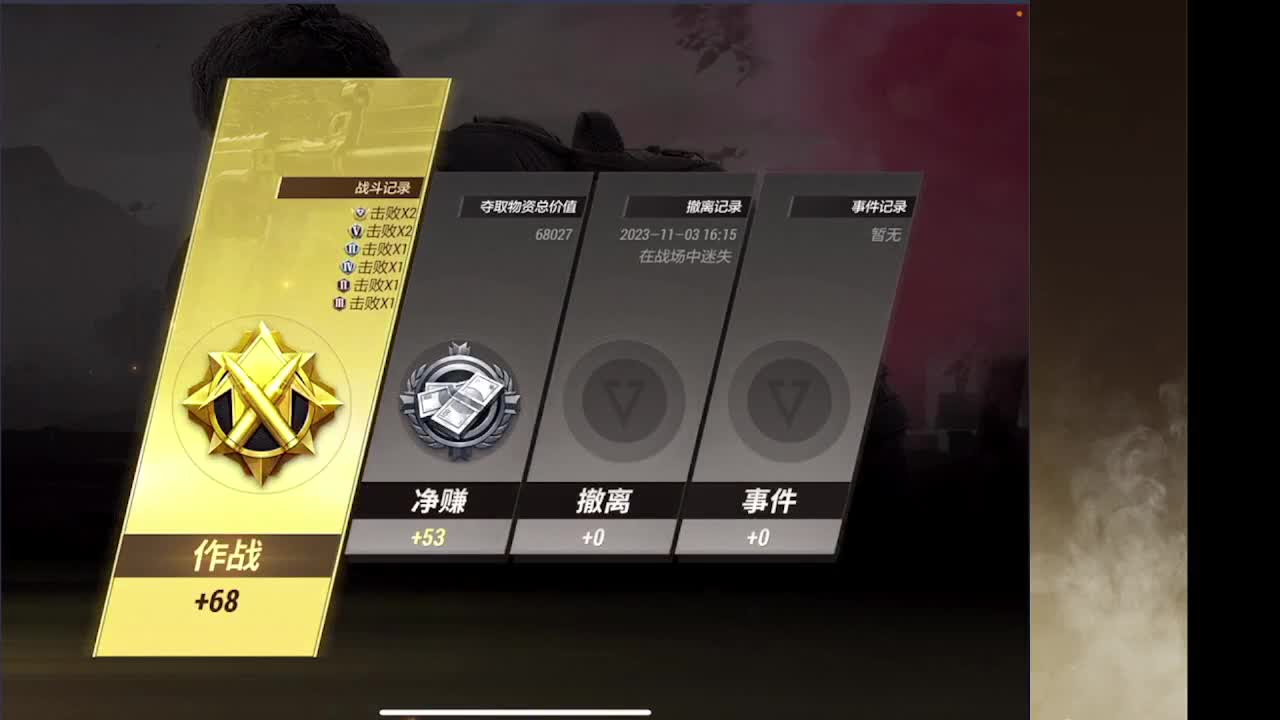Click the purple tier II badge in combat log
The width and height of the screenshot is (1280, 720).
343,284
